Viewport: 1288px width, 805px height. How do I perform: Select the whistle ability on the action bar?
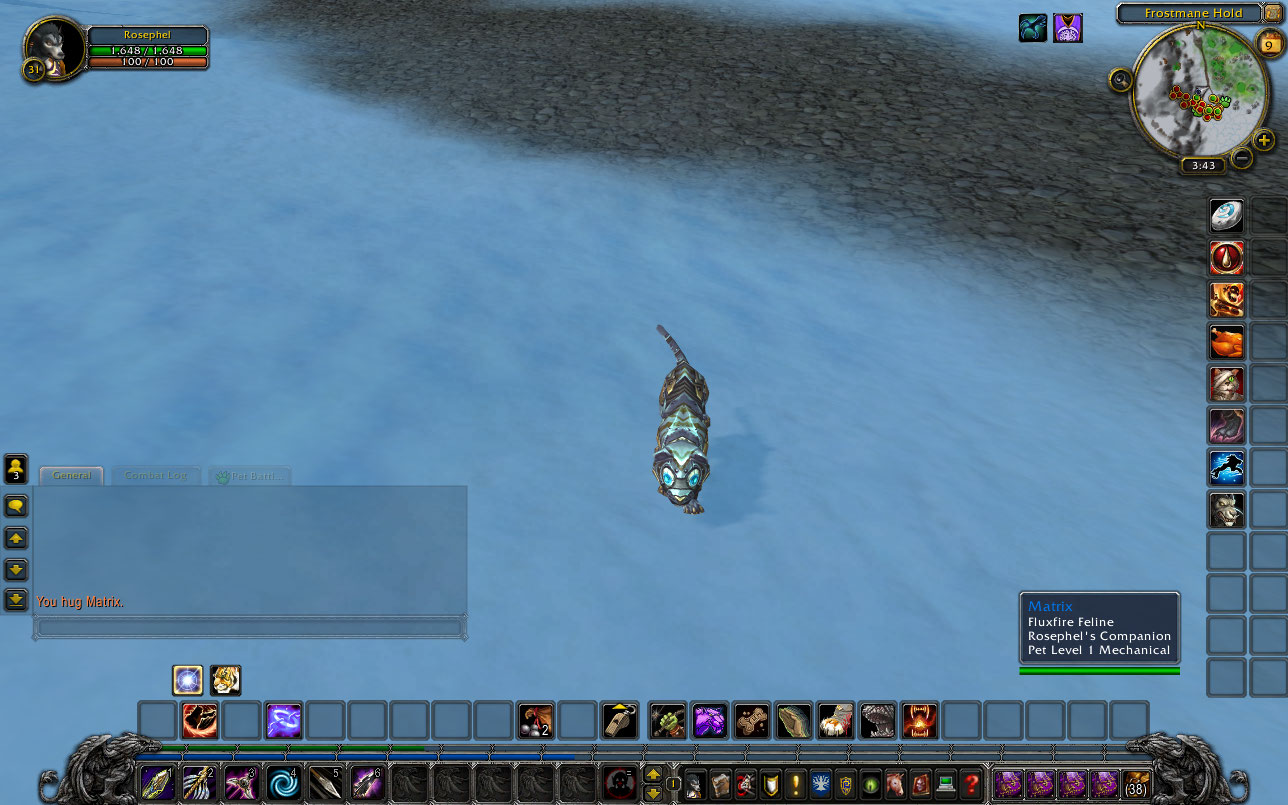(618, 719)
